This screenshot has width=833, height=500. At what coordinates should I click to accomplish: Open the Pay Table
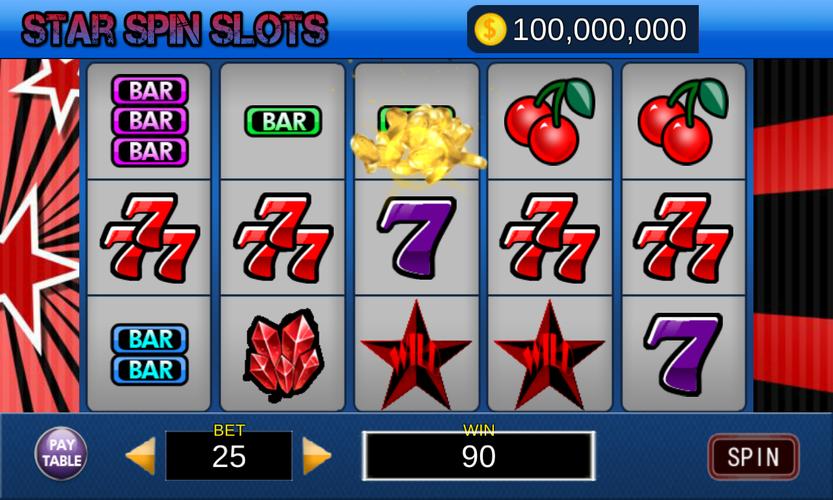pyautogui.click(x=61, y=454)
